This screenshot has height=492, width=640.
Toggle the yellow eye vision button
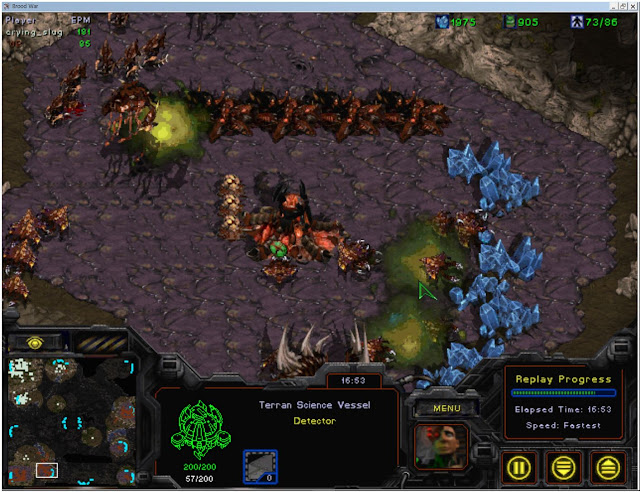point(33,342)
